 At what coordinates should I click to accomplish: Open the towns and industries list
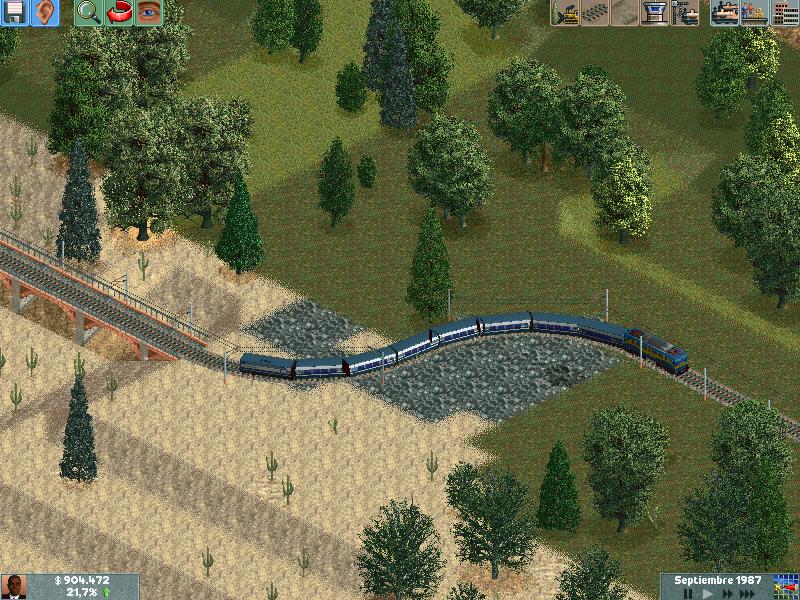coord(784,13)
